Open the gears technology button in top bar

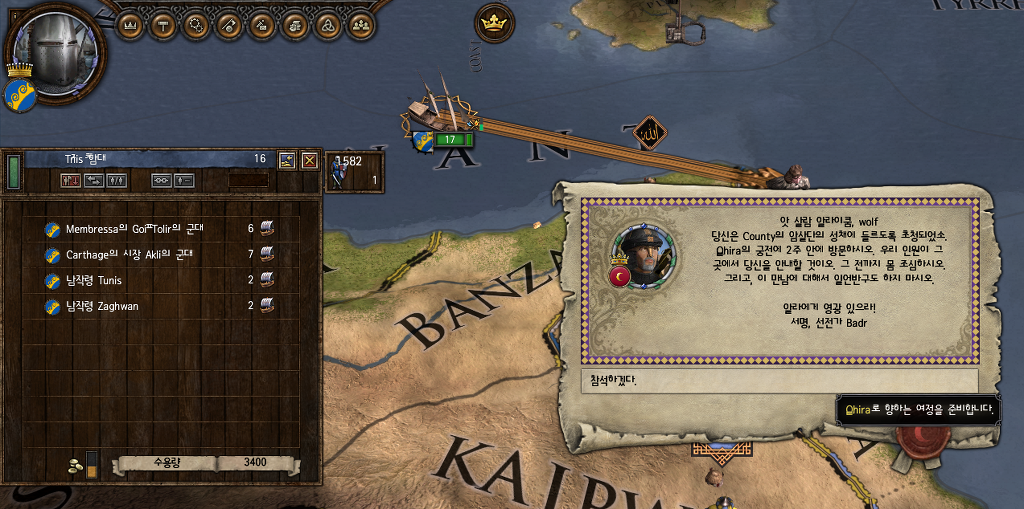[195, 24]
